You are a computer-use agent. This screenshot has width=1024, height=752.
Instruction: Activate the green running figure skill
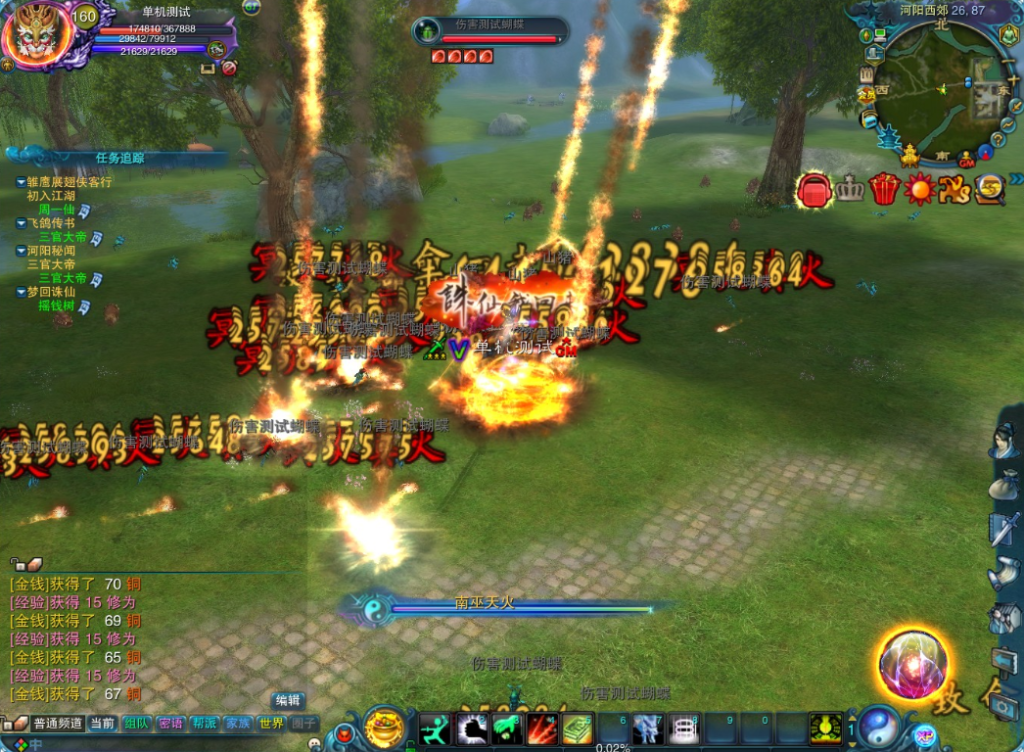coord(435,729)
